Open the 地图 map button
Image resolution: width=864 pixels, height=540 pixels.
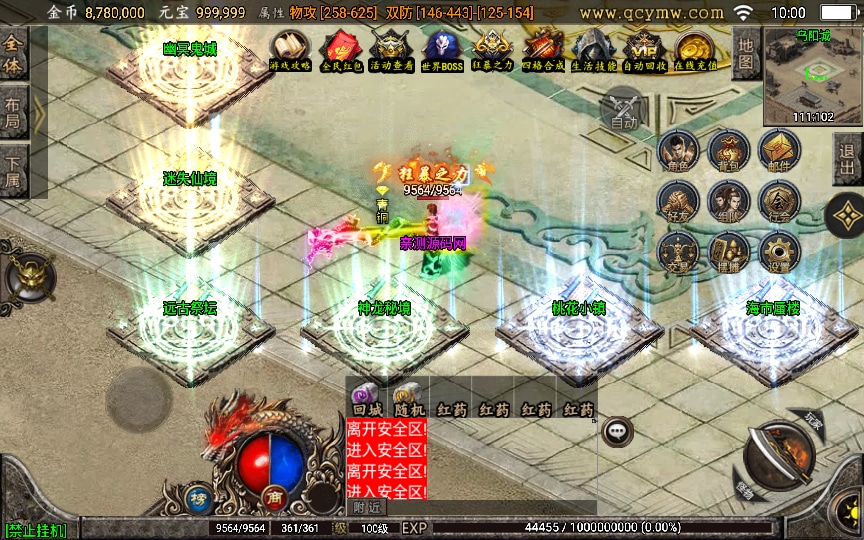[x=745, y=53]
